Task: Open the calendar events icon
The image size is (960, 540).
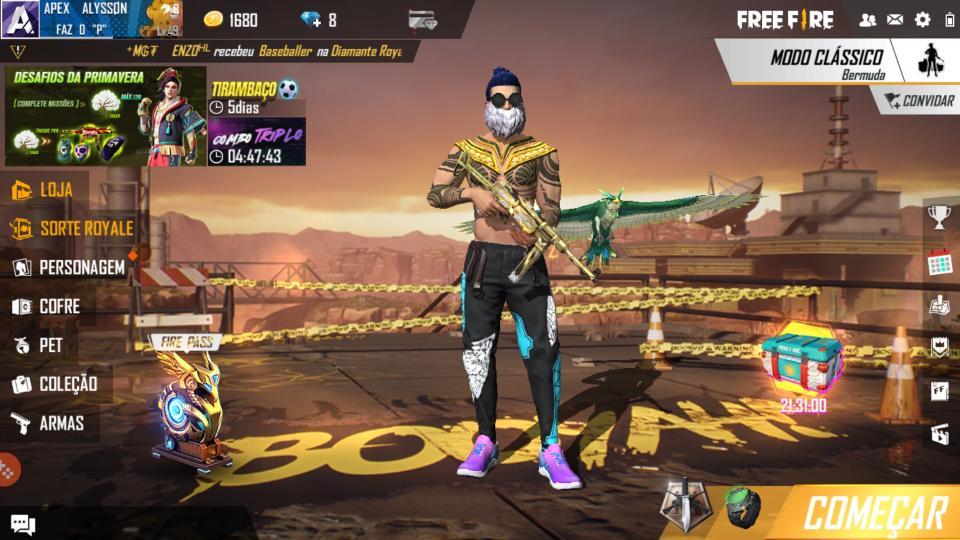Action: 938,264
